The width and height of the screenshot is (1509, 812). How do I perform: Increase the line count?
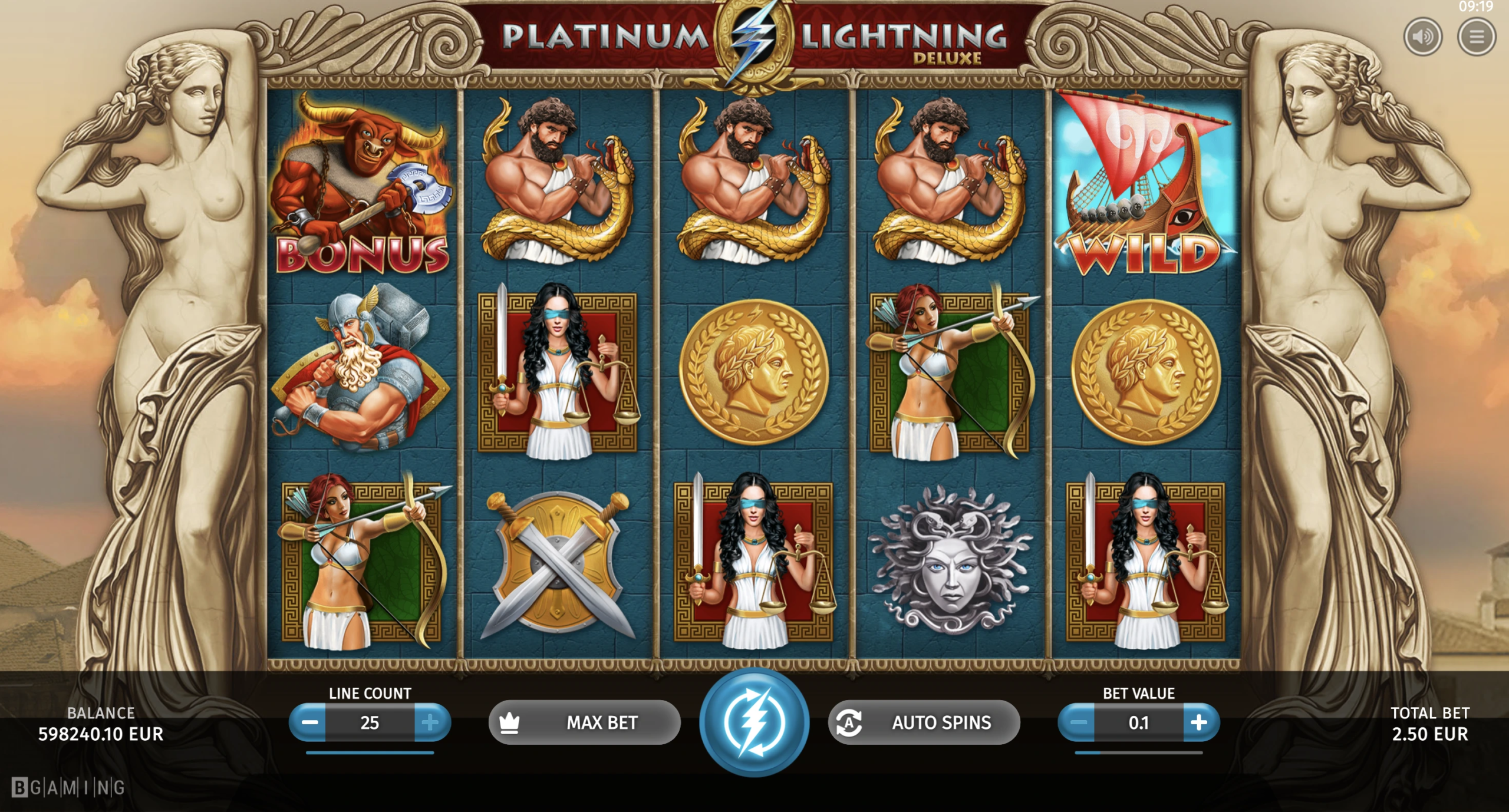[x=431, y=722]
